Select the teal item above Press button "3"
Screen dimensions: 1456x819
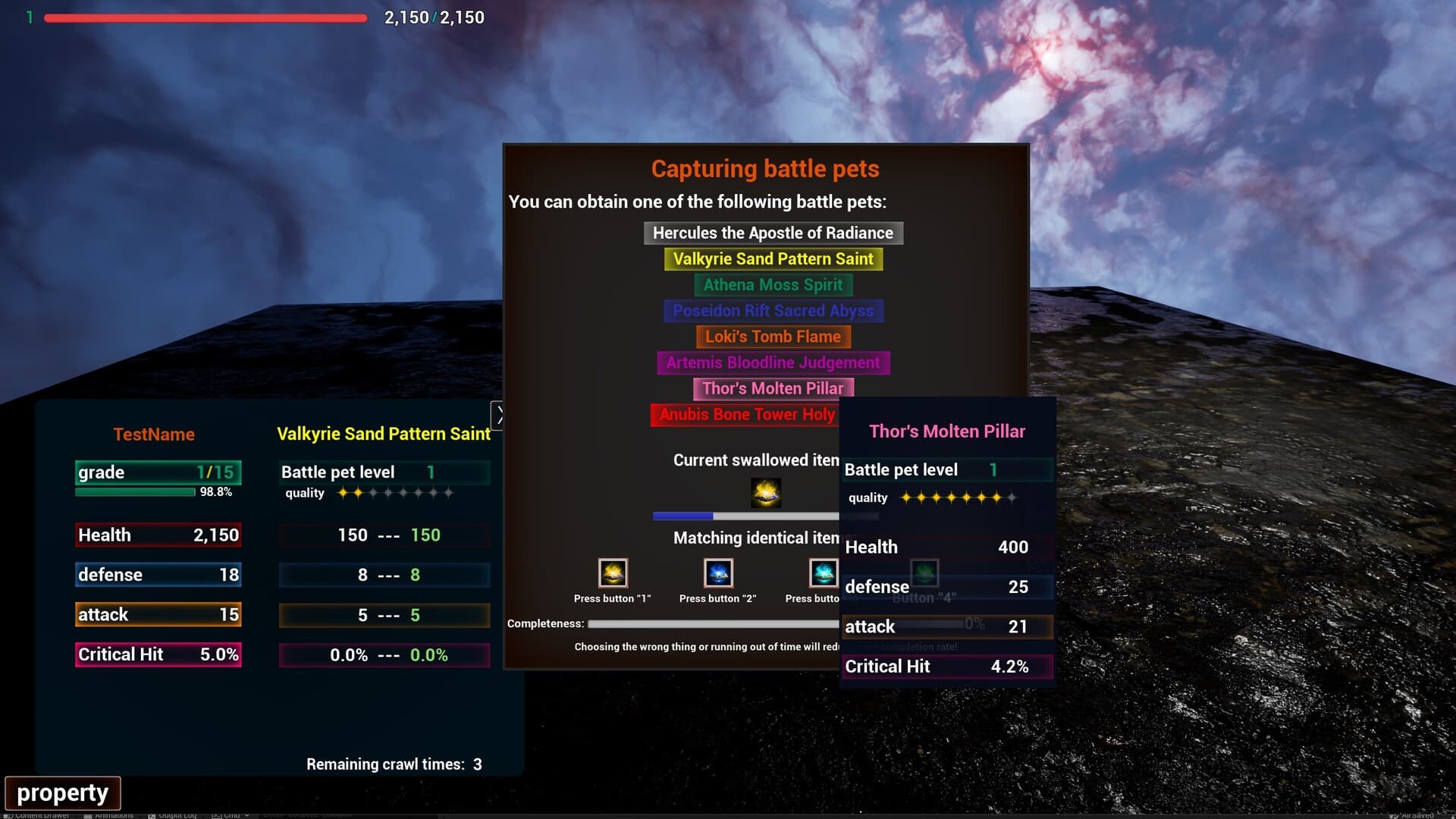coord(824,573)
